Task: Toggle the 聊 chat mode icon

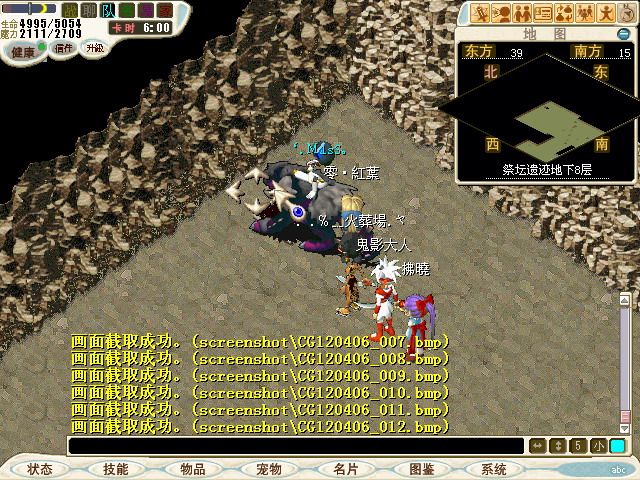Action: (x=89, y=10)
